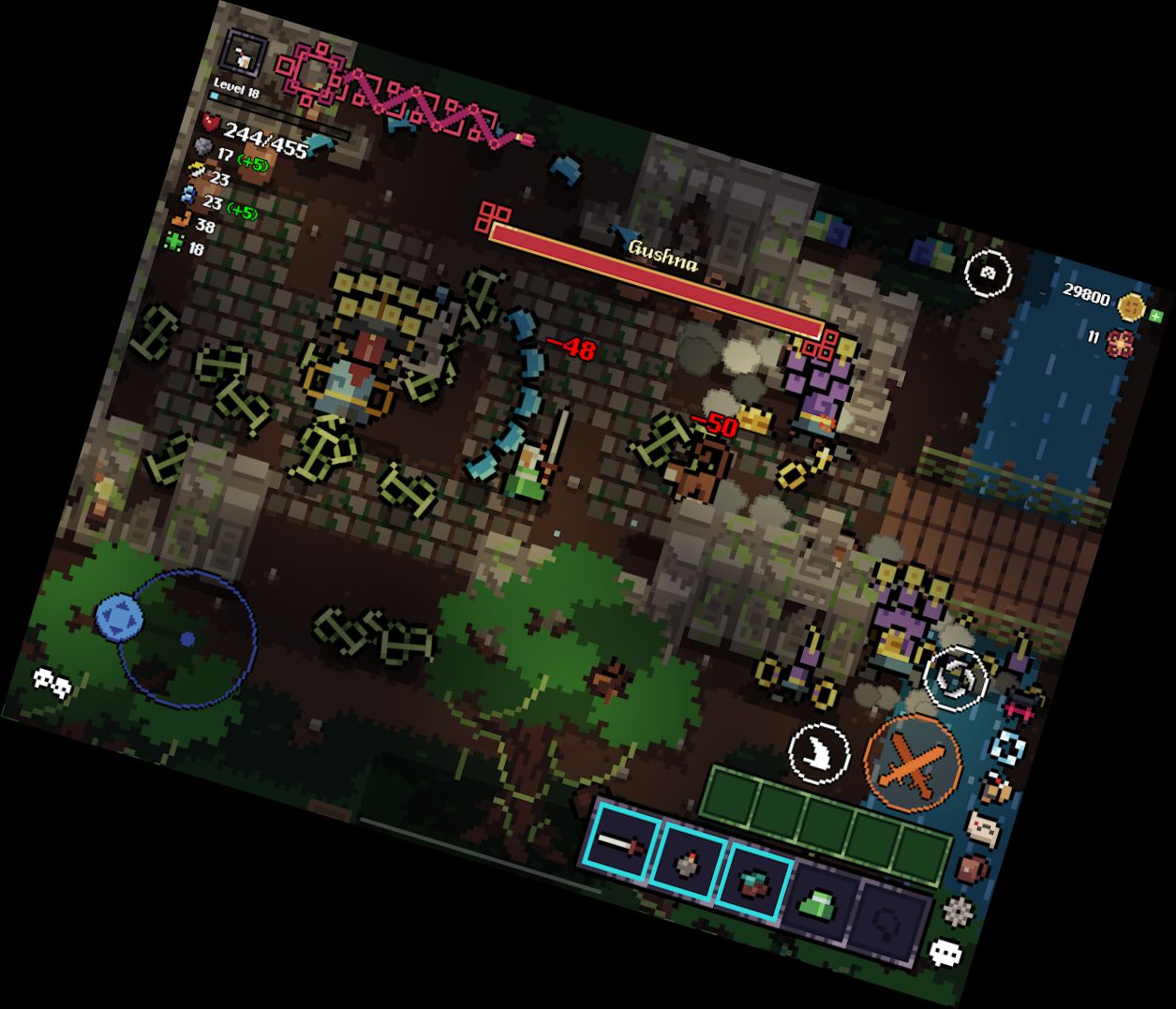Use the swirl vortex ability button
Screen dimensions: 1176x1009
click(x=955, y=676)
